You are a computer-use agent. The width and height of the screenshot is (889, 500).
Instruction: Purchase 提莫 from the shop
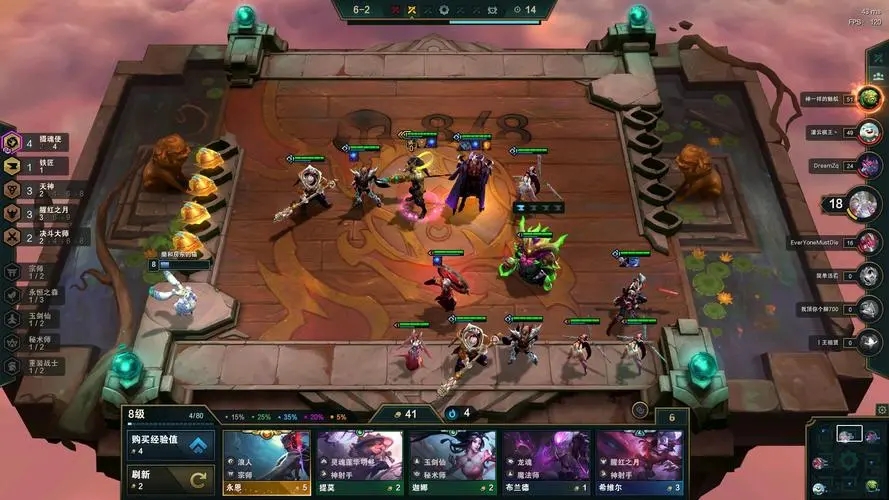click(360, 463)
